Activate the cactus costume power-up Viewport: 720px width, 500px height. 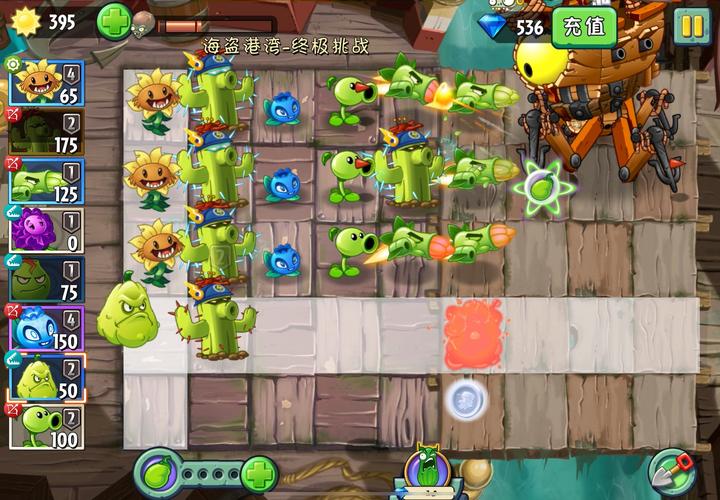tap(426, 470)
